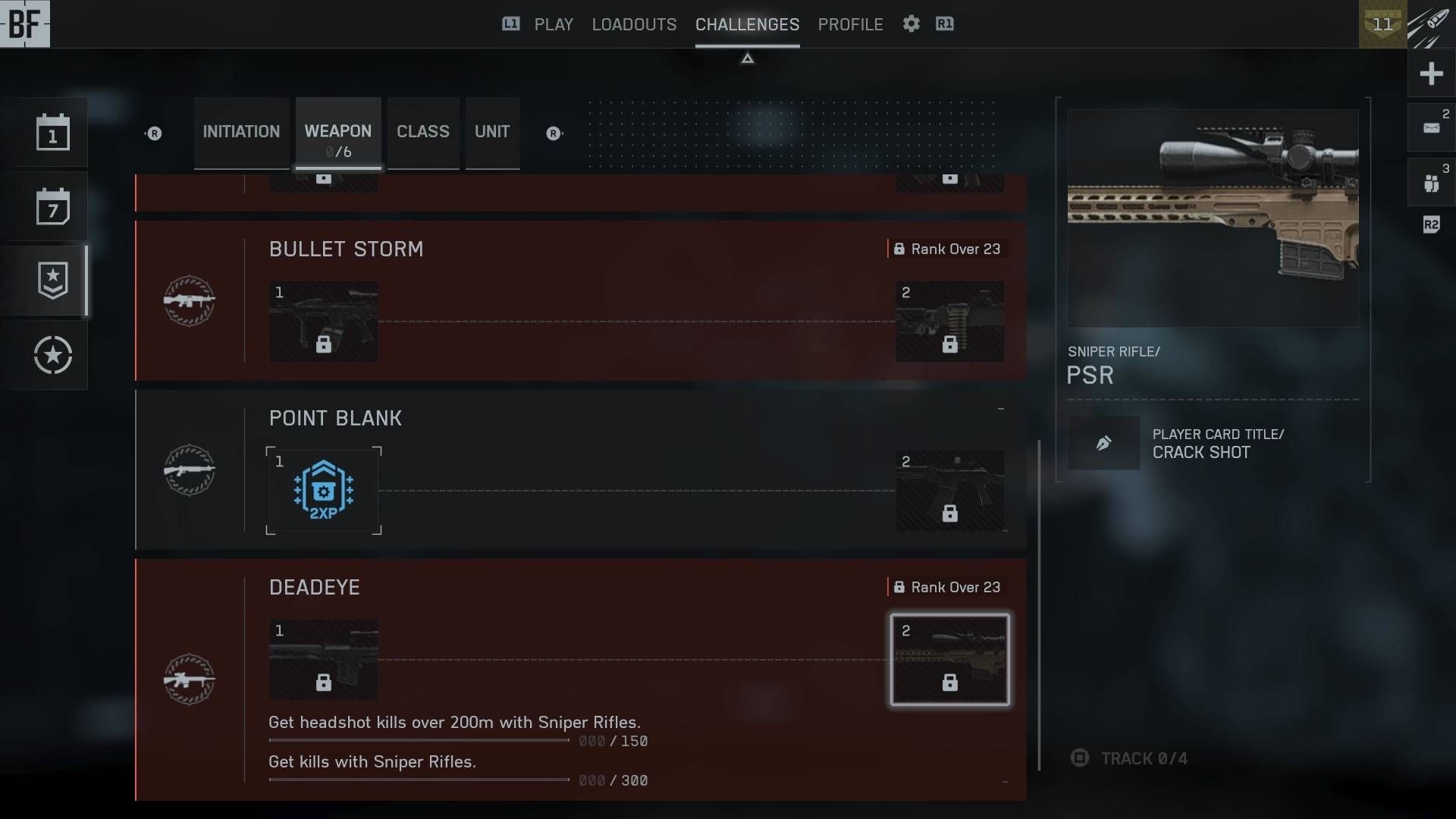Open the circled star category icon
The width and height of the screenshot is (1456, 819).
tap(52, 355)
